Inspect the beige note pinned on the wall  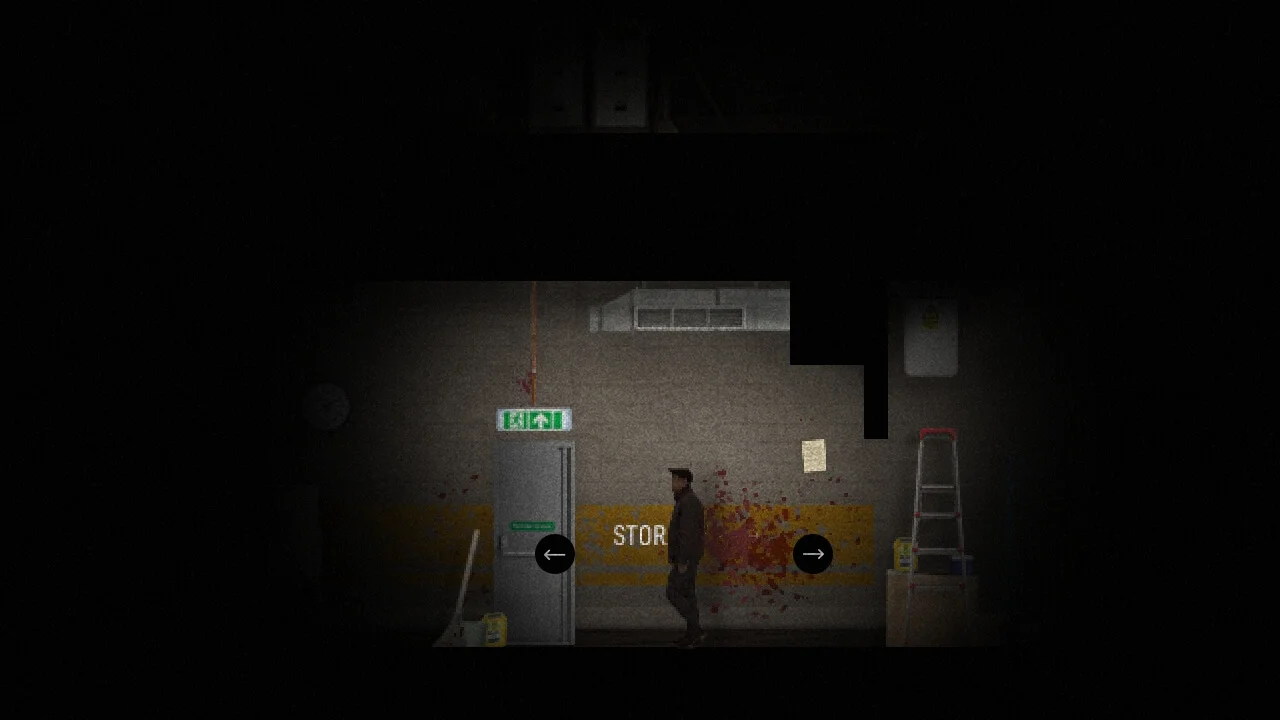pyautogui.click(x=815, y=456)
